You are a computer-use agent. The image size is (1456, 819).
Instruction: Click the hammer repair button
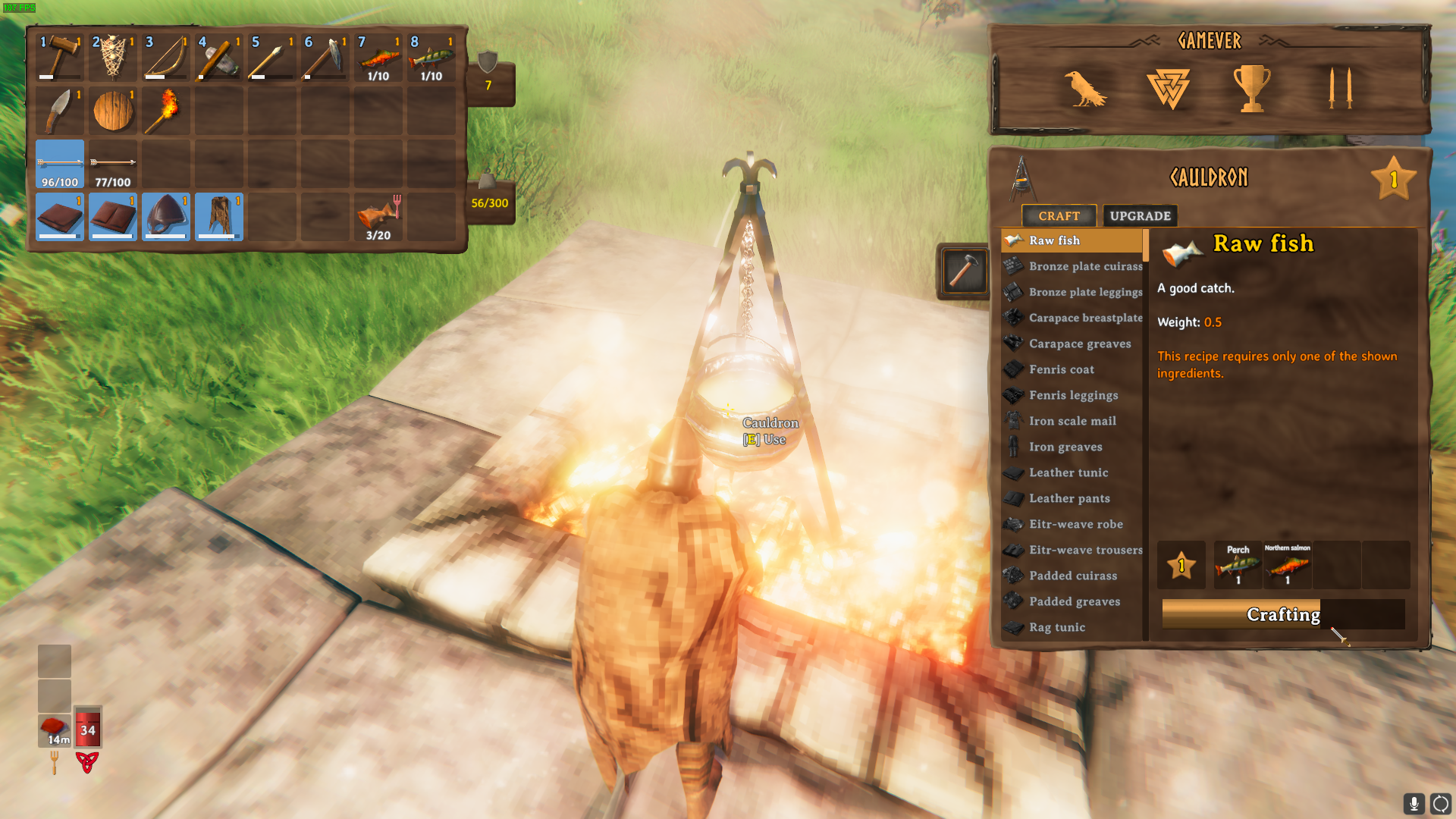point(963,271)
